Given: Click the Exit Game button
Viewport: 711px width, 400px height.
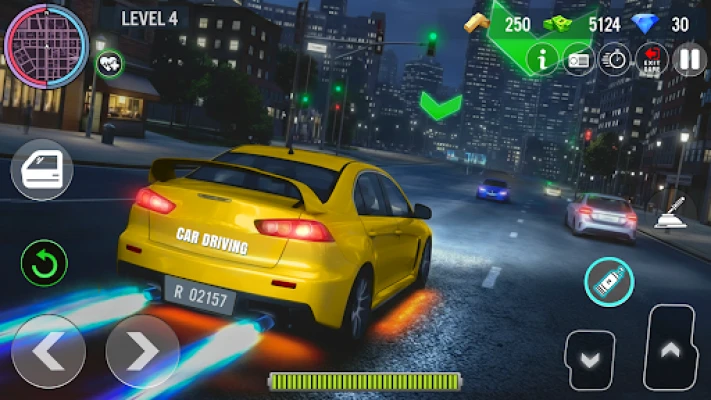Looking at the screenshot, I should point(652,59).
